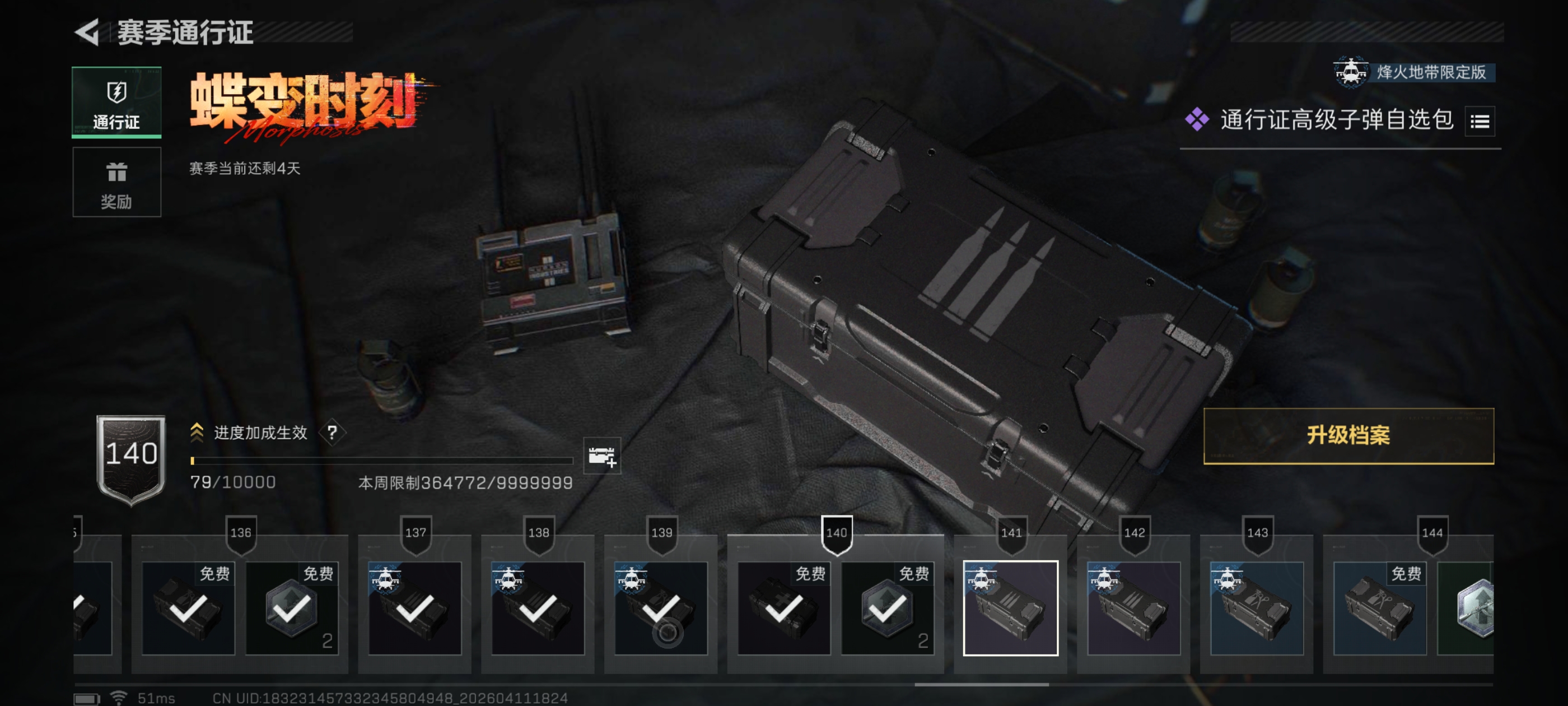The image size is (1568, 706).
Task: Show the 进度加成生效 help question mark
Action: 332,433
